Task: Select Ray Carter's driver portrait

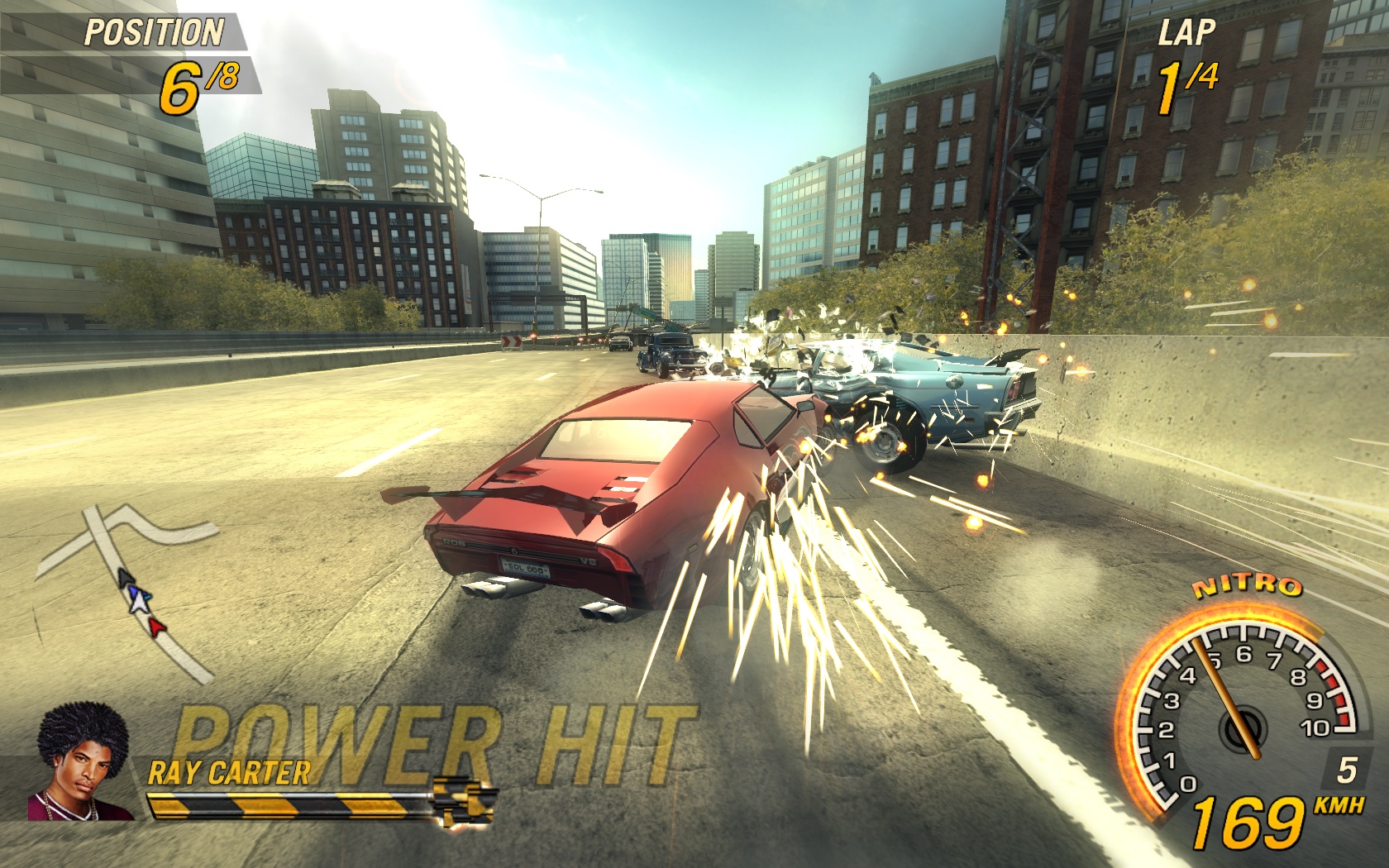Action: click(x=82, y=765)
